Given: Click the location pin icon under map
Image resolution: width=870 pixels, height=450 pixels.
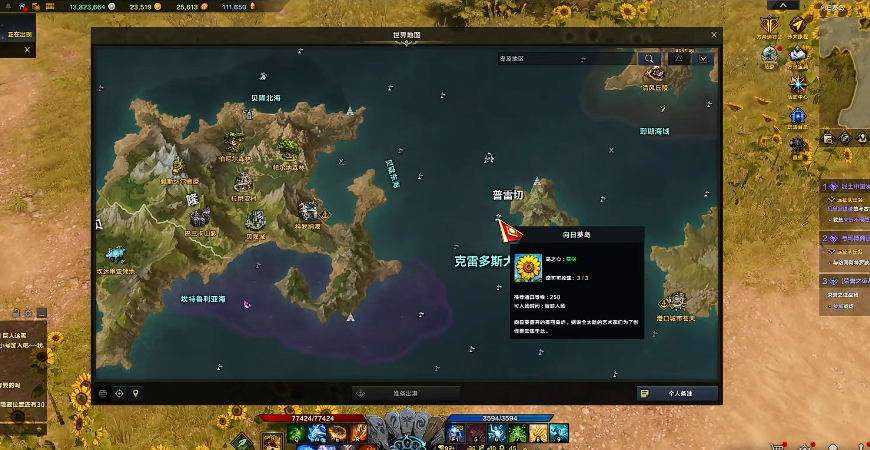Looking at the screenshot, I should [x=136, y=393].
